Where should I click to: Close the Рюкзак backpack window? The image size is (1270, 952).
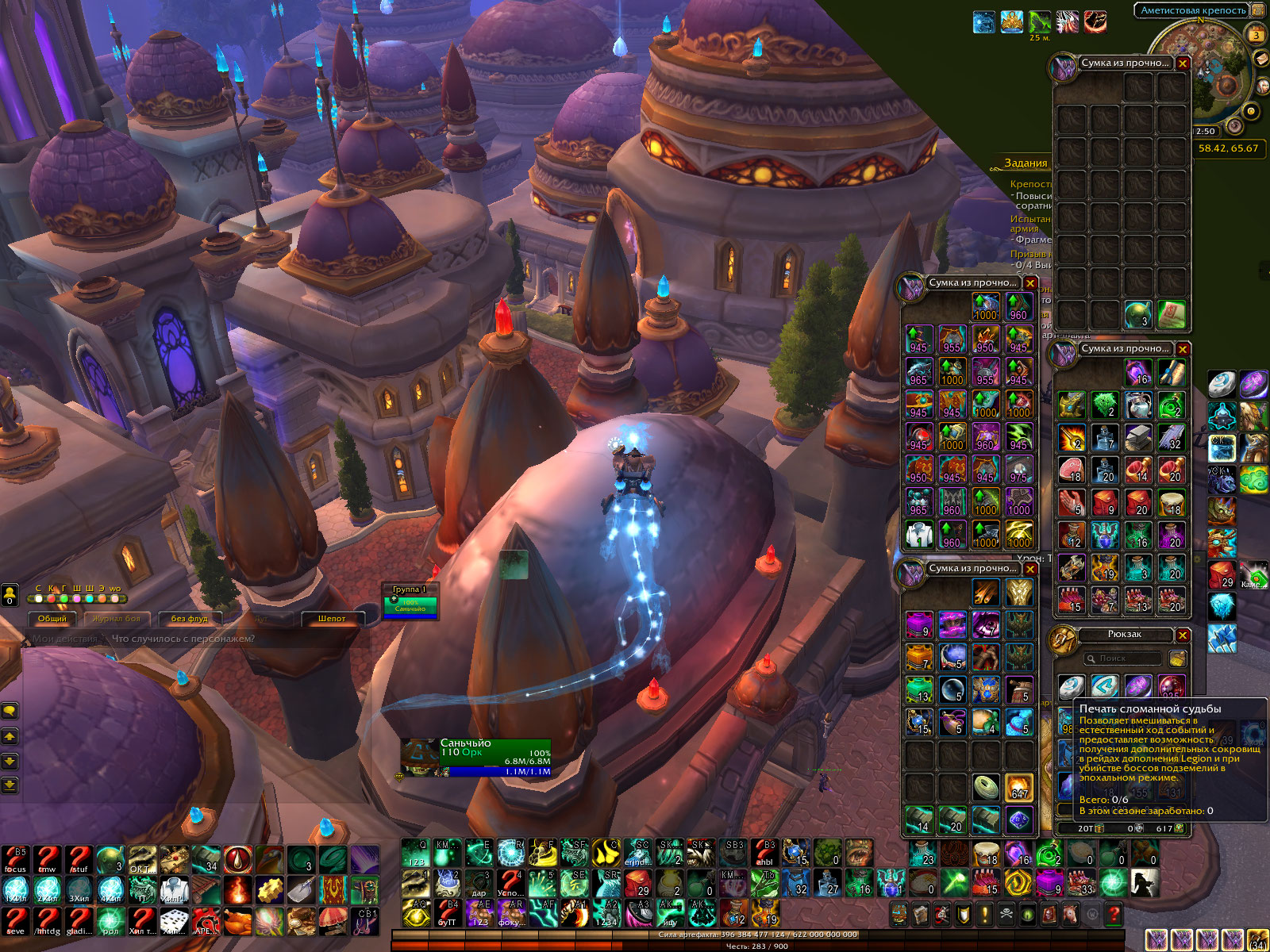pyautogui.click(x=1183, y=635)
